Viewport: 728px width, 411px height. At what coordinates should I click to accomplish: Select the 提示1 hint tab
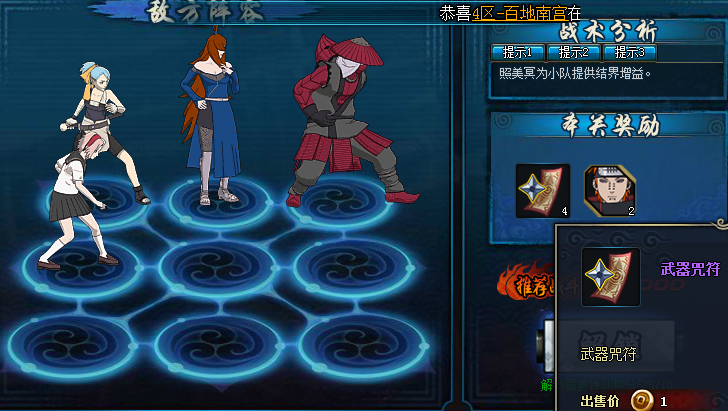point(517,52)
